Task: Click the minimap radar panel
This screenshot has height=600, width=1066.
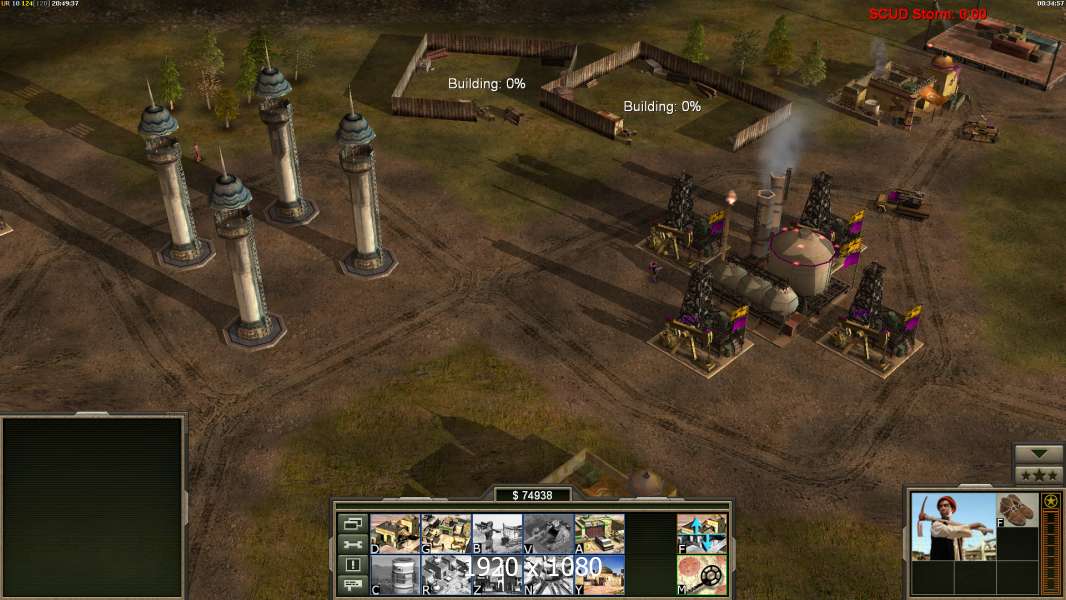Action: (x=93, y=507)
